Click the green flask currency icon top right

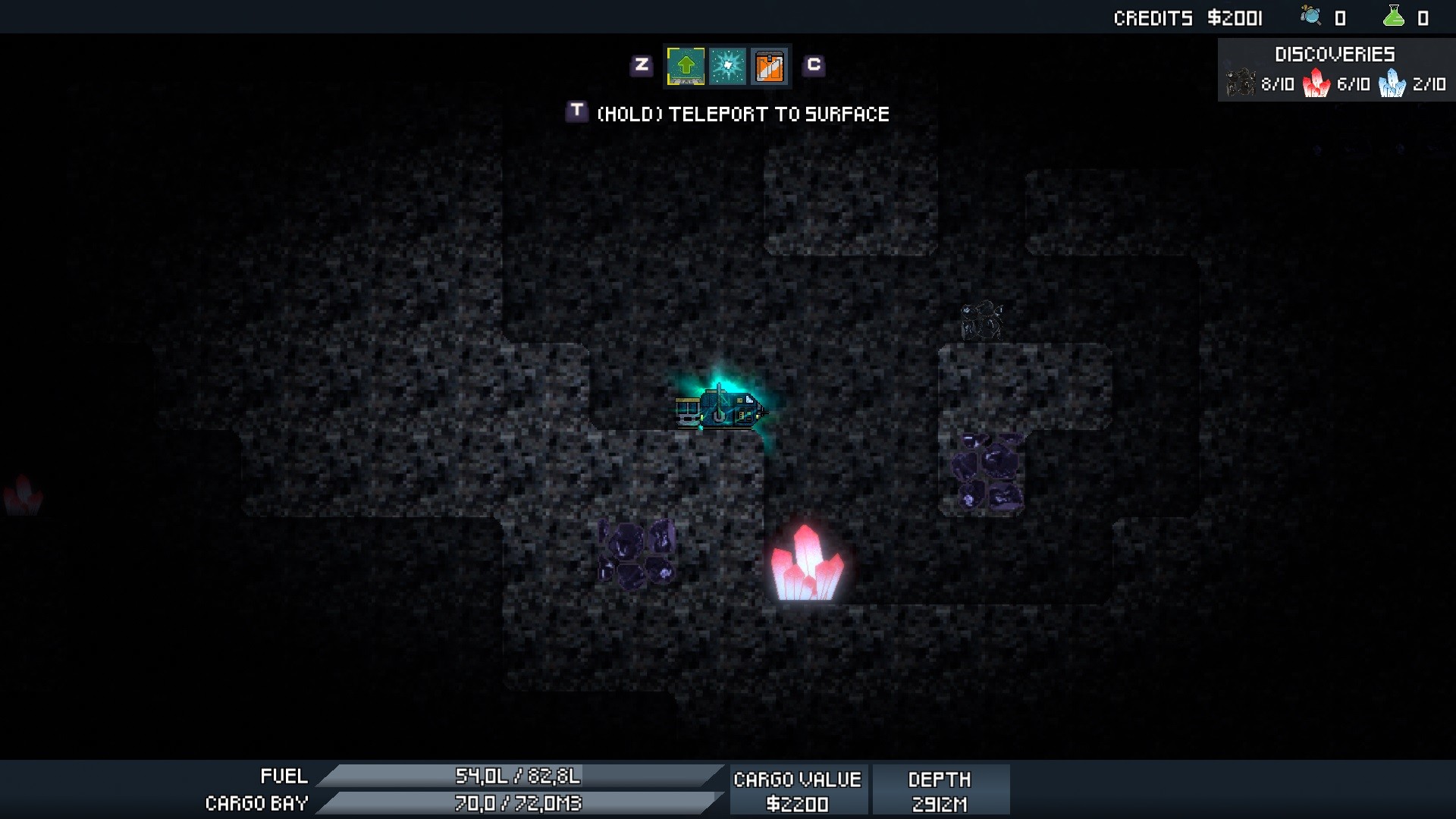pyautogui.click(x=1395, y=15)
